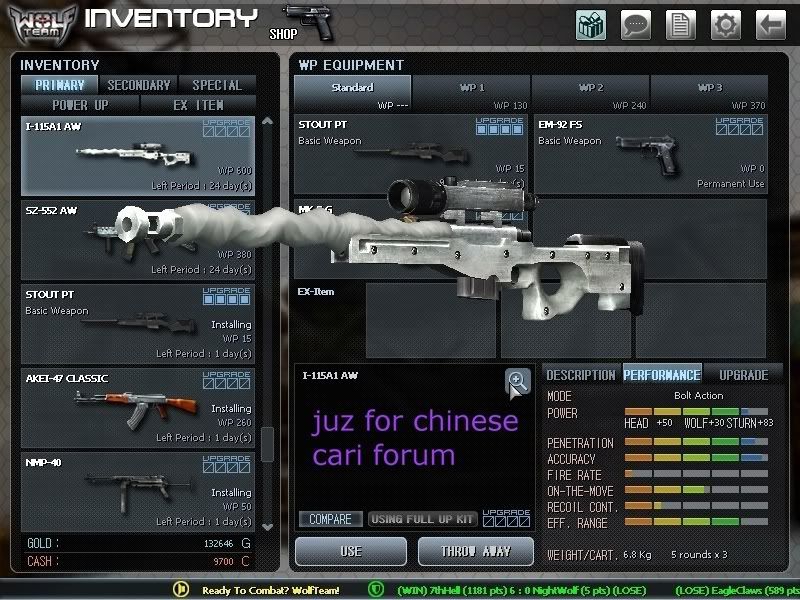The height and width of the screenshot is (600, 800).
Task: Open the chat bubble icon
Action: tap(637, 23)
